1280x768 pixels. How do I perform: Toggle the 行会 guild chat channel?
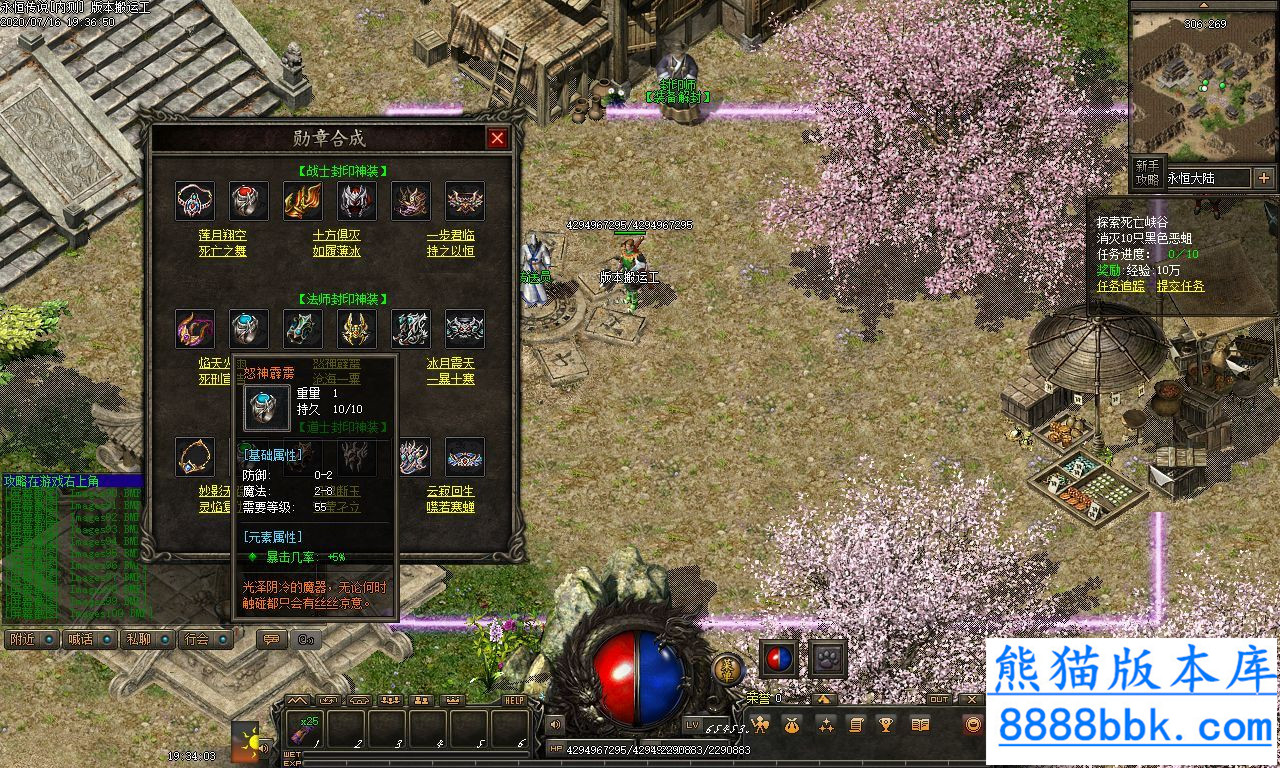click(x=205, y=639)
